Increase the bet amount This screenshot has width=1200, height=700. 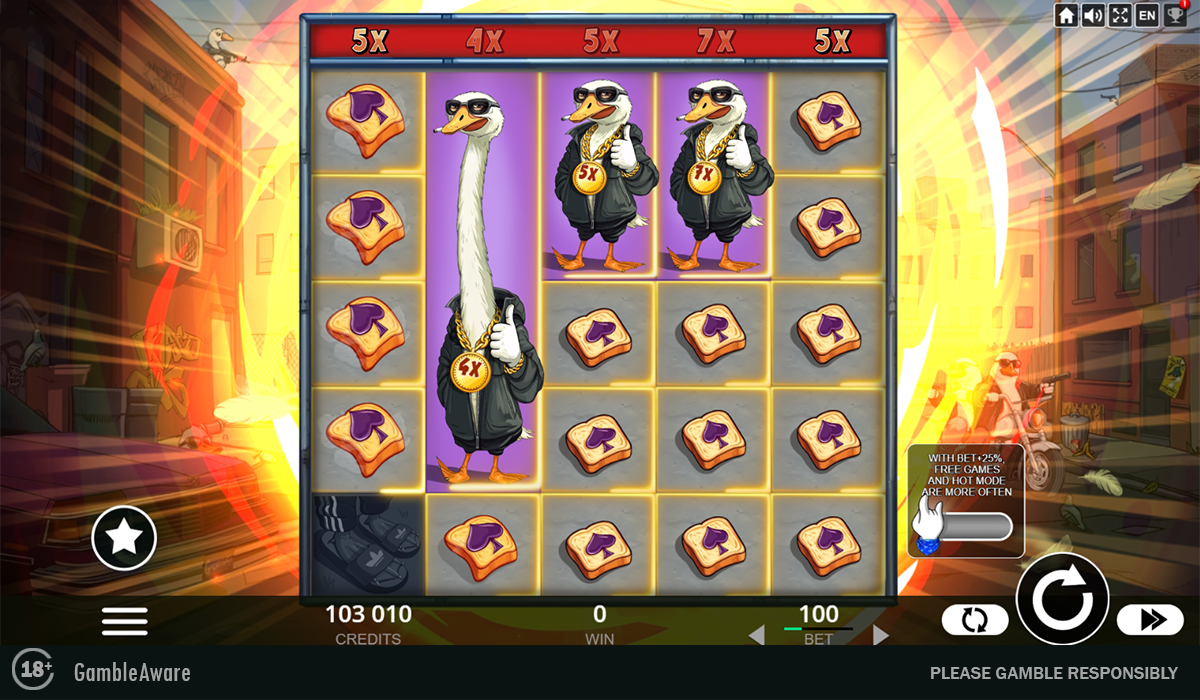click(x=881, y=635)
